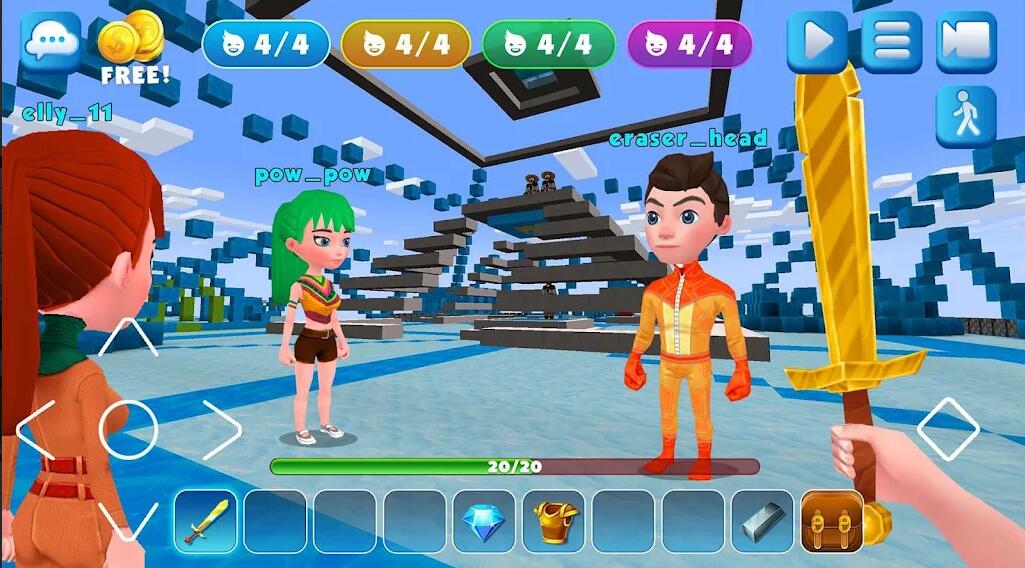Choose the golden chestplate armor slot
1025x568 pixels.
click(x=553, y=521)
